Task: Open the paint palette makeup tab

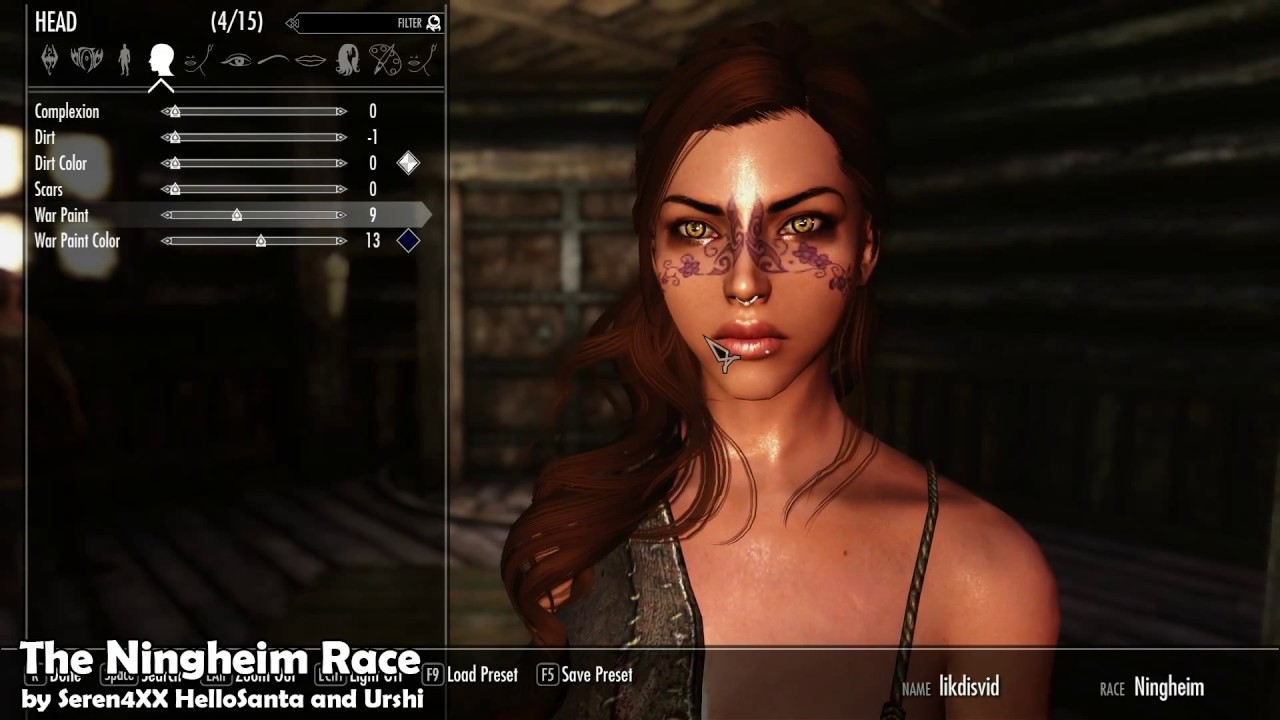Action: point(384,59)
